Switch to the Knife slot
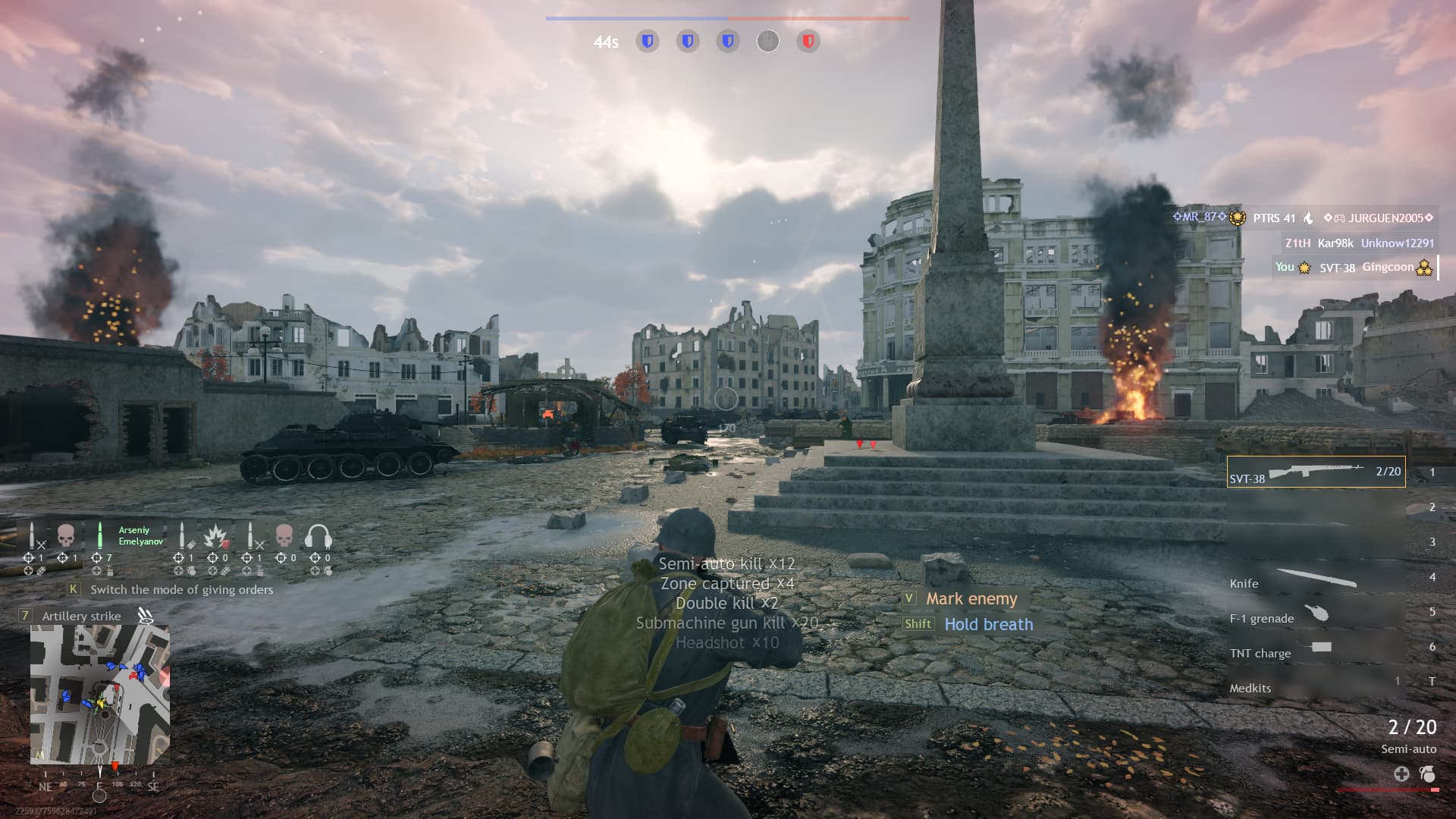 pos(1316,580)
